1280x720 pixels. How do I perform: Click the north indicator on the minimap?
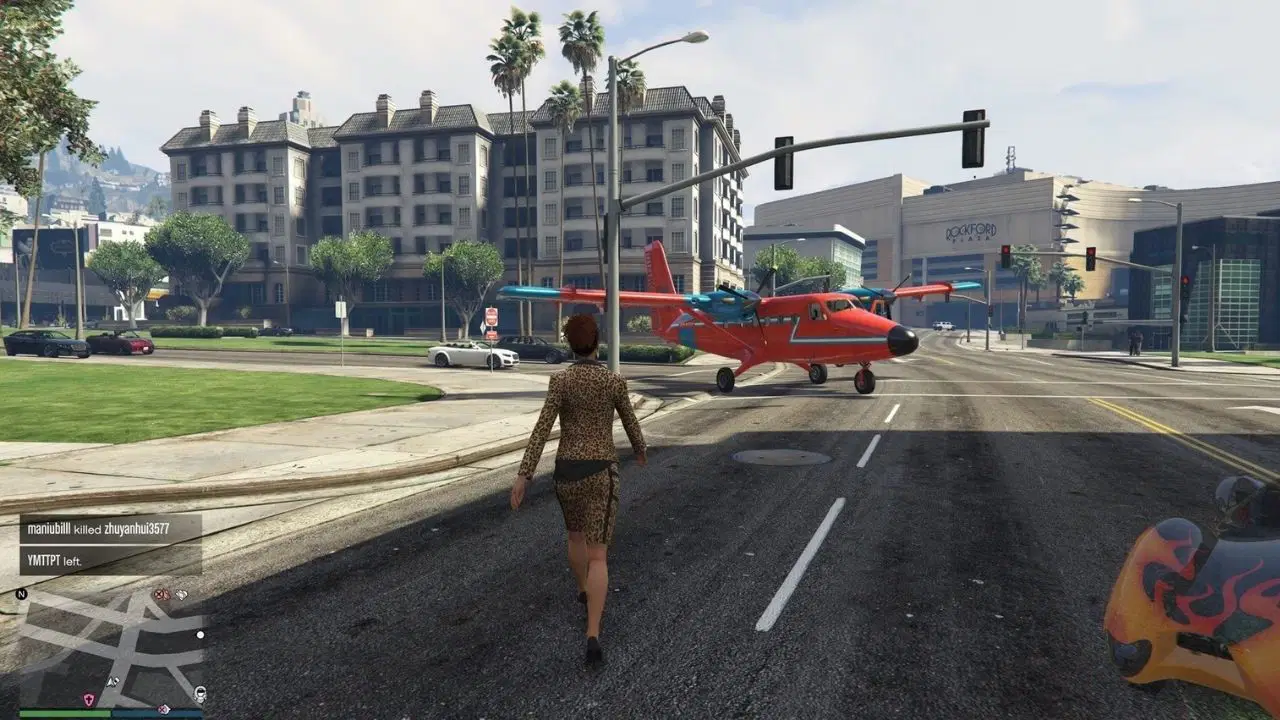click(21, 594)
